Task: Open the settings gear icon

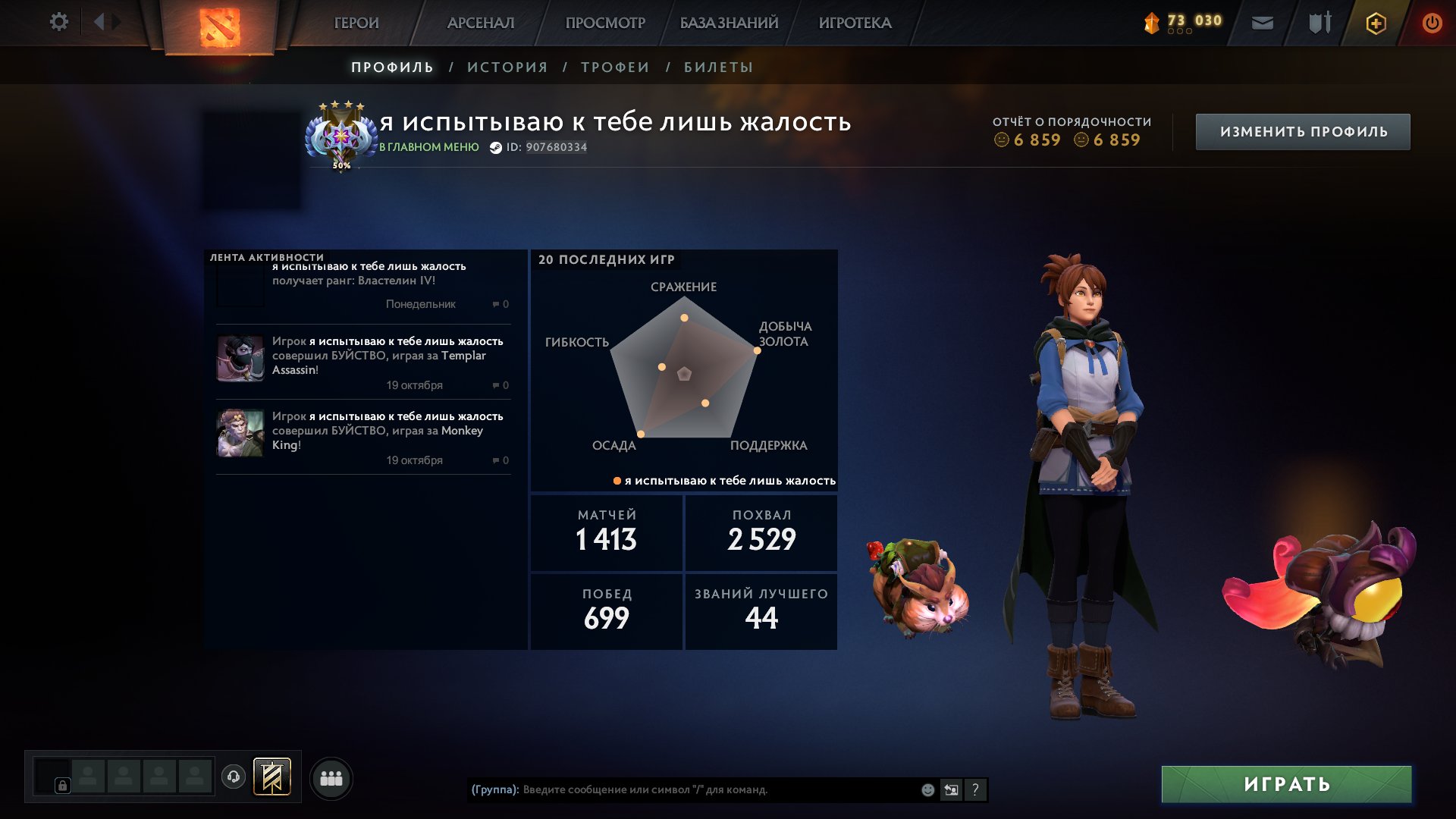Action: (x=59, y=21)
